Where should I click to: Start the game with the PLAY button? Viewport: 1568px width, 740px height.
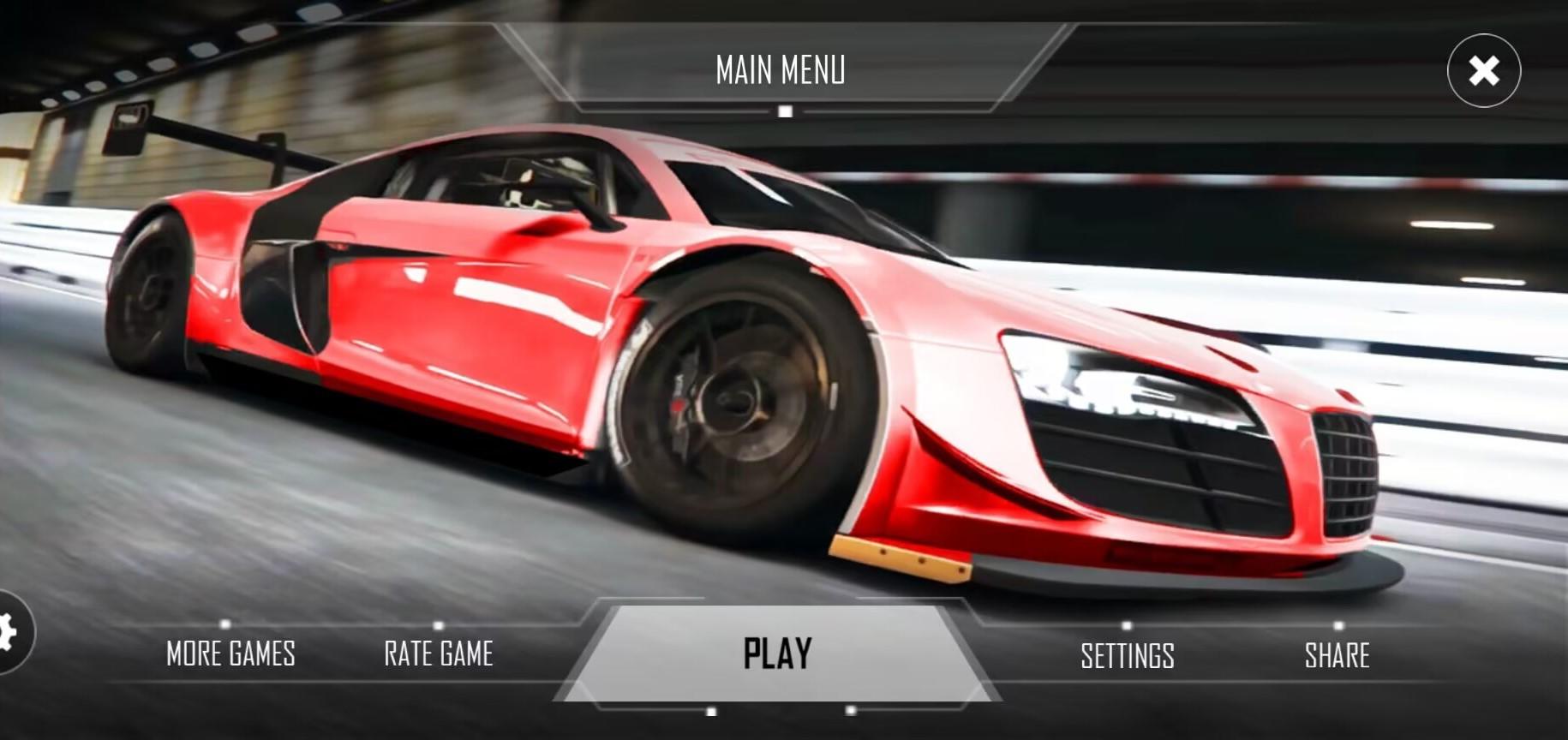point(777,653)
